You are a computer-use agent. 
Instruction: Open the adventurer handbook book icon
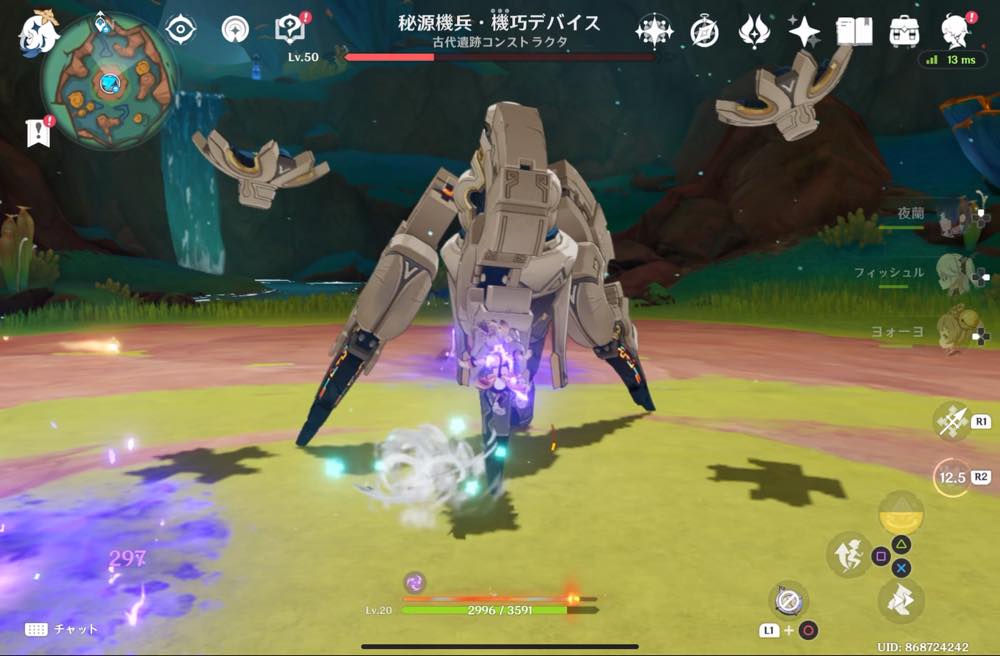point(854,32)
